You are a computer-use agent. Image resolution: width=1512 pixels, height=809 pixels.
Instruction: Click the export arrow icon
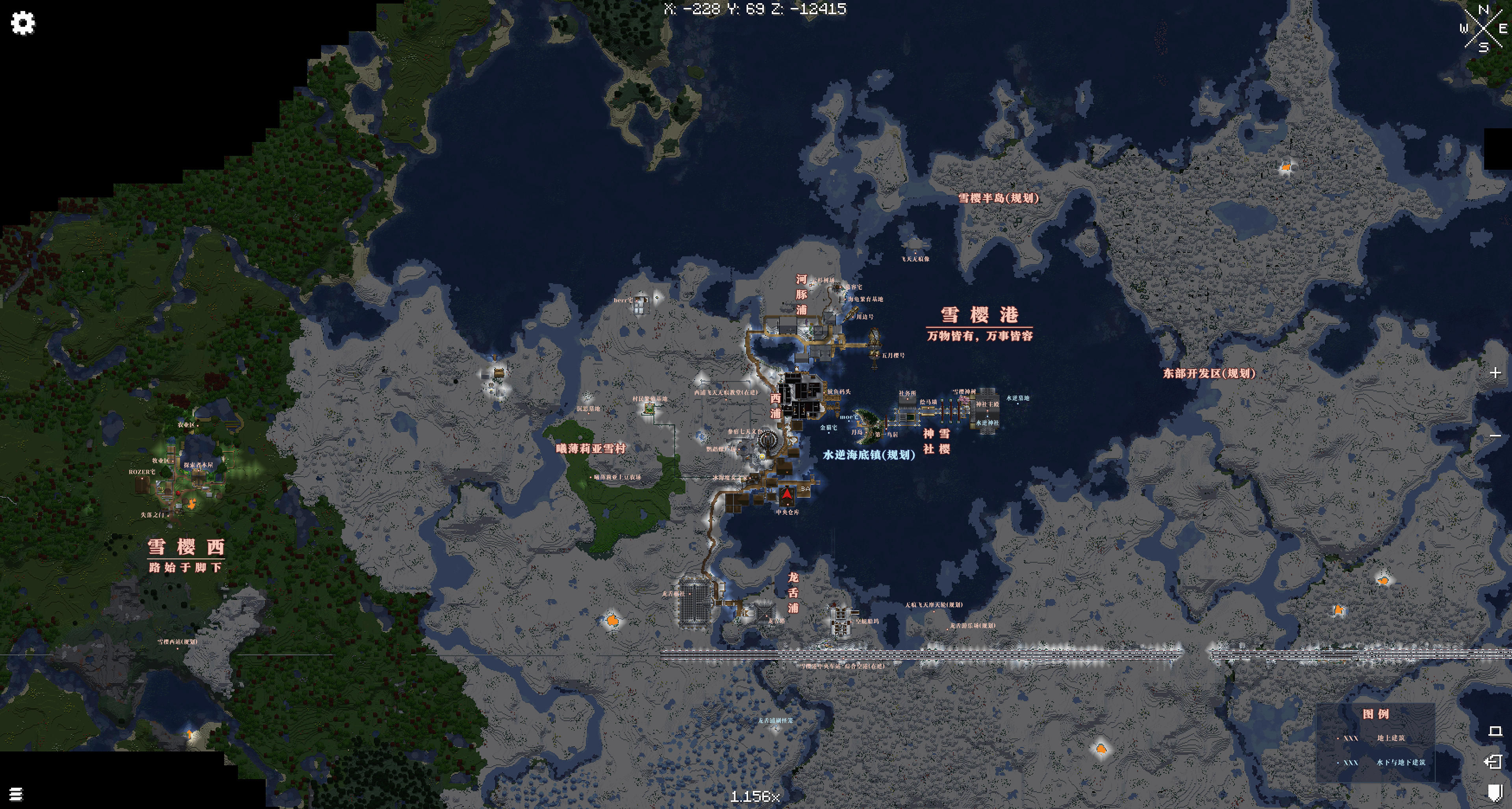pyautogui.click(x=1493, y=762)
